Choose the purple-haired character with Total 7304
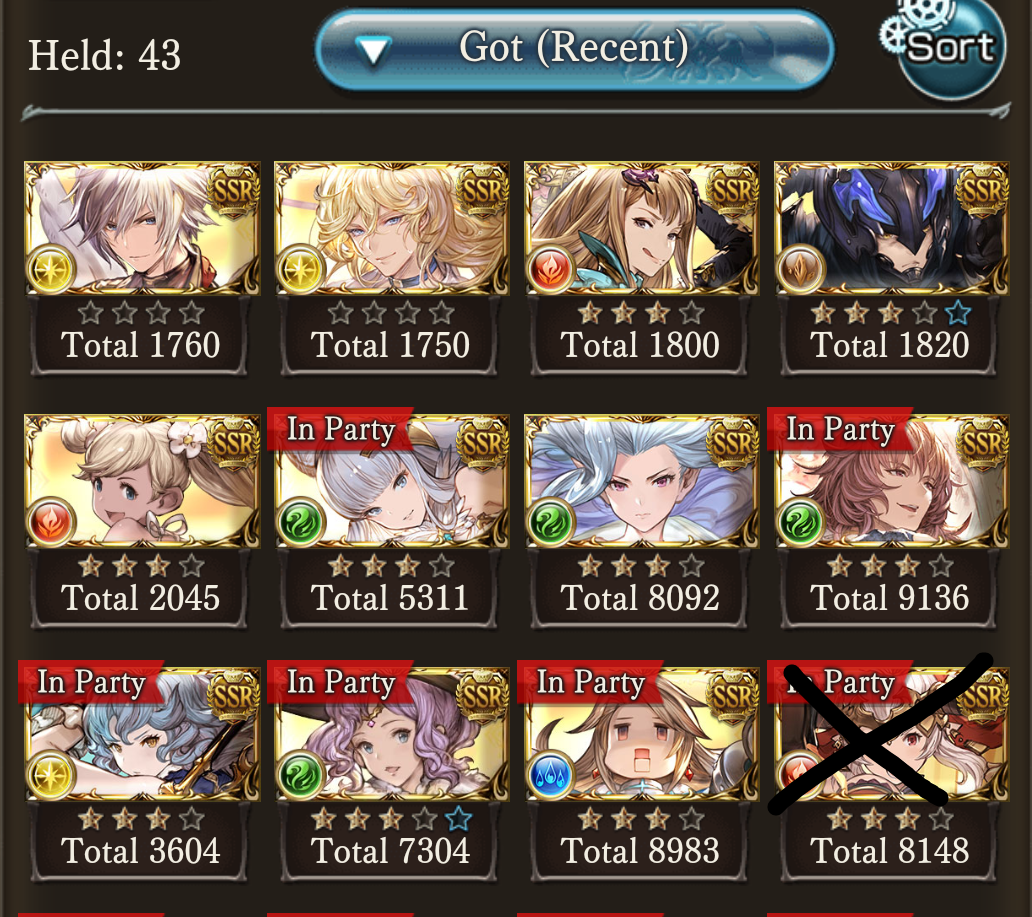 point(391,735)
